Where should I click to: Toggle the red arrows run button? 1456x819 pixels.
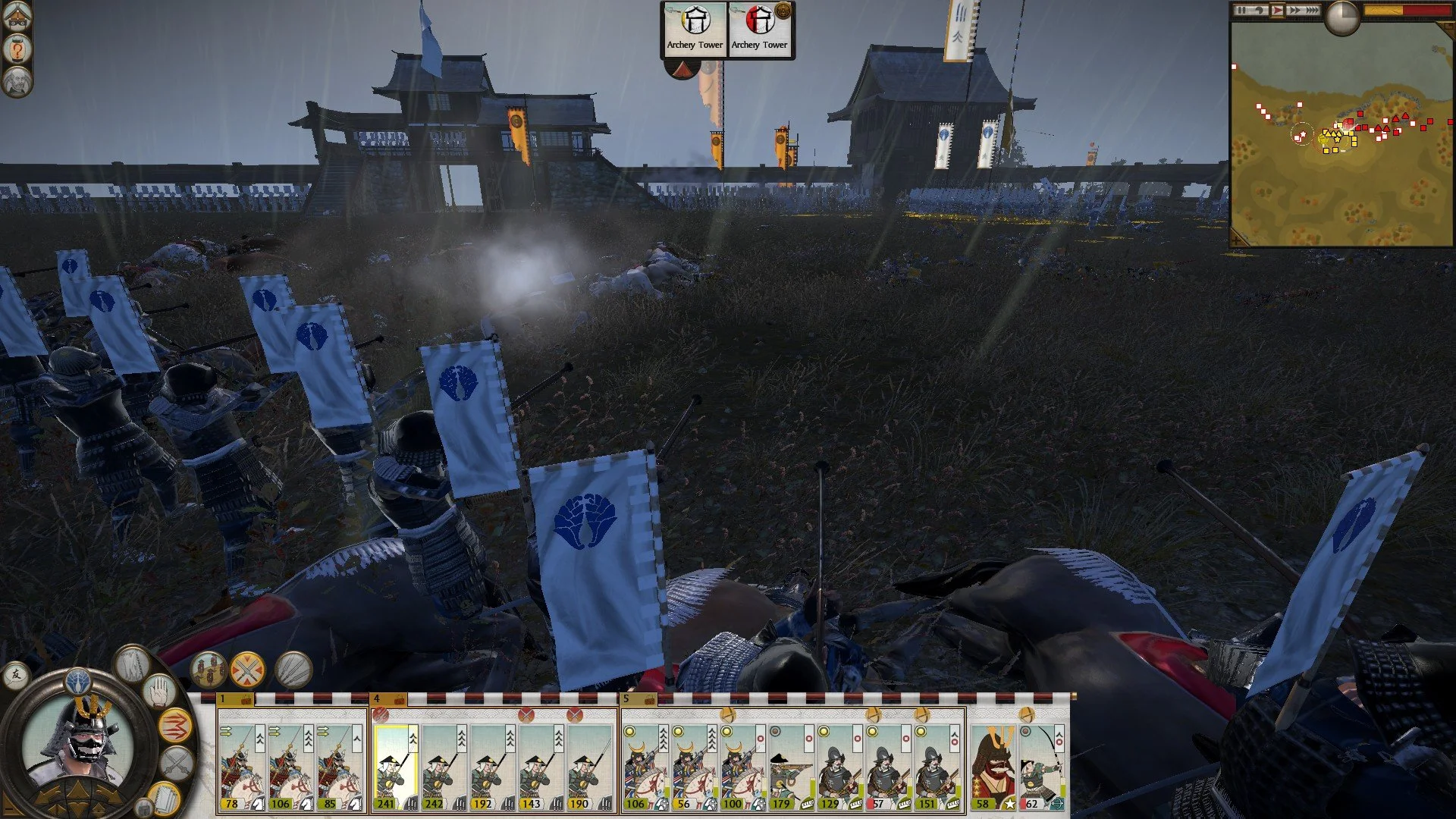(174, 726)
